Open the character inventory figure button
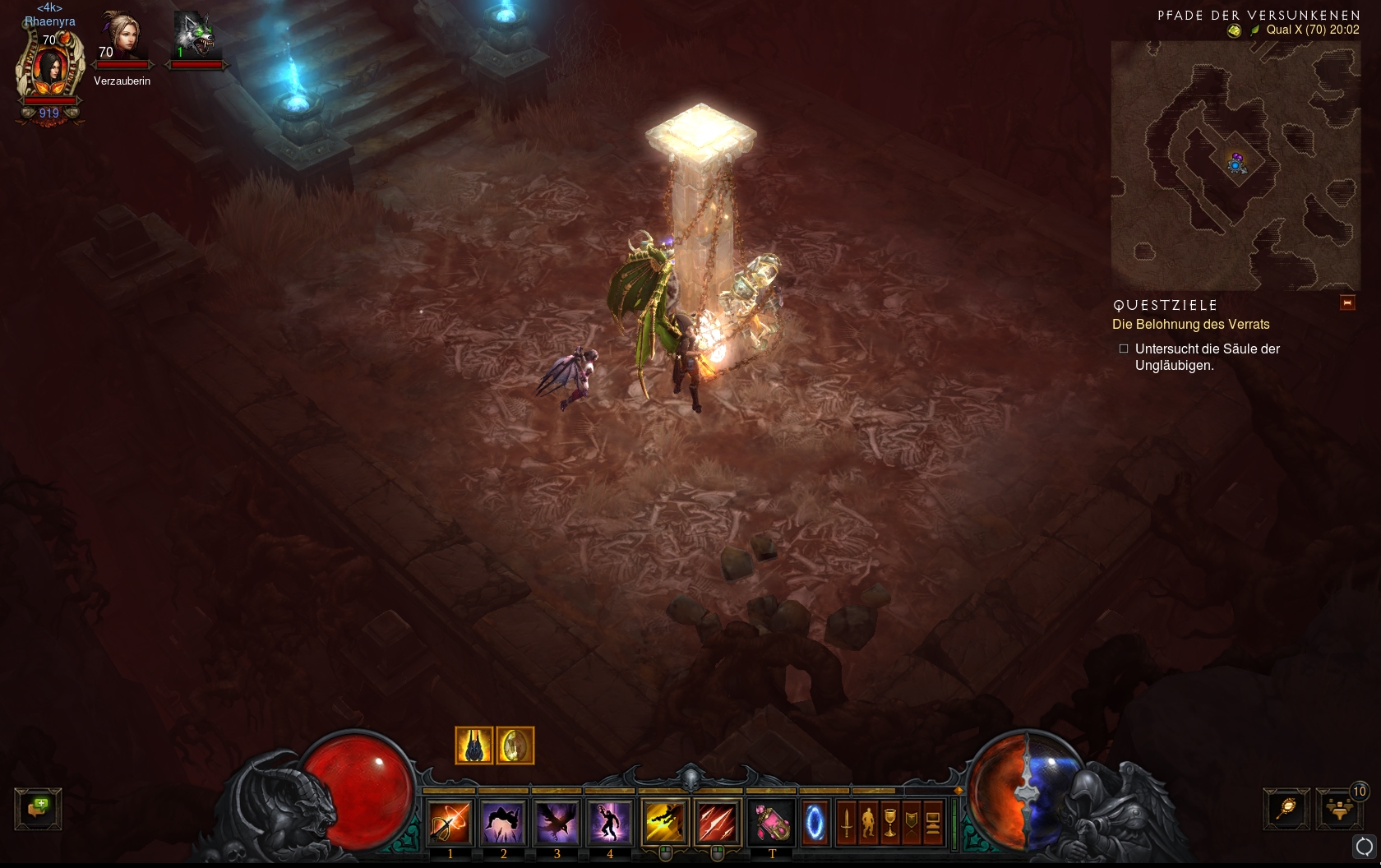Screen dimensions: 1381x868 point(868,821)
